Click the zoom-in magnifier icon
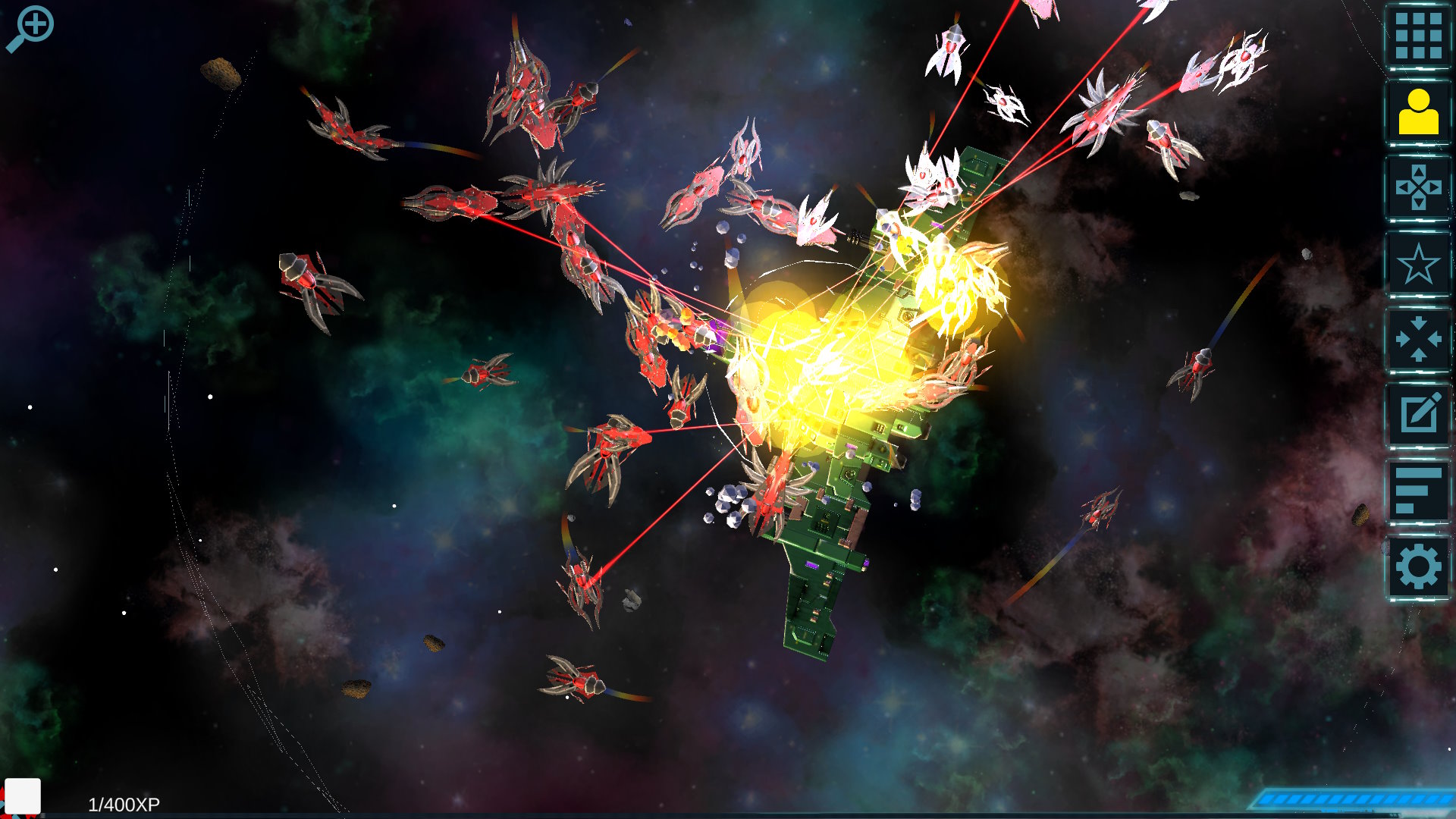 pos(30,28)
